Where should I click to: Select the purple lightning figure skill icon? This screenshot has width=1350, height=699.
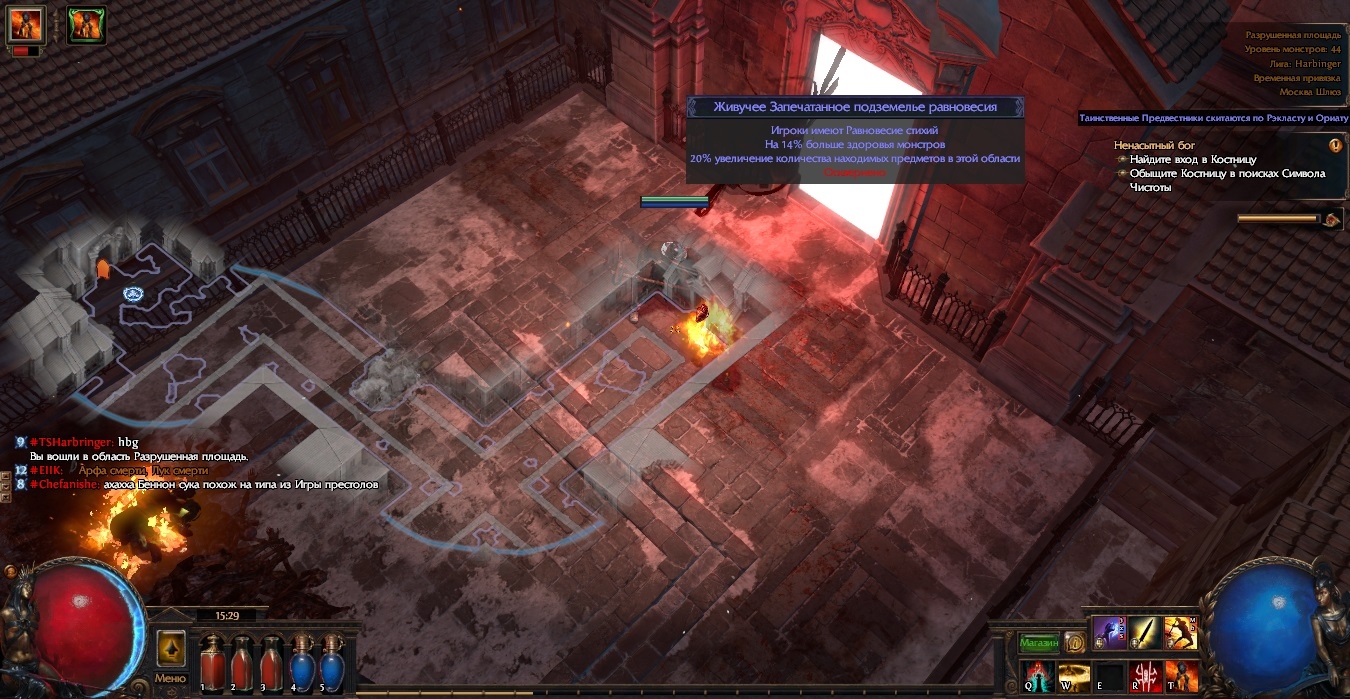pos(1110,632)
